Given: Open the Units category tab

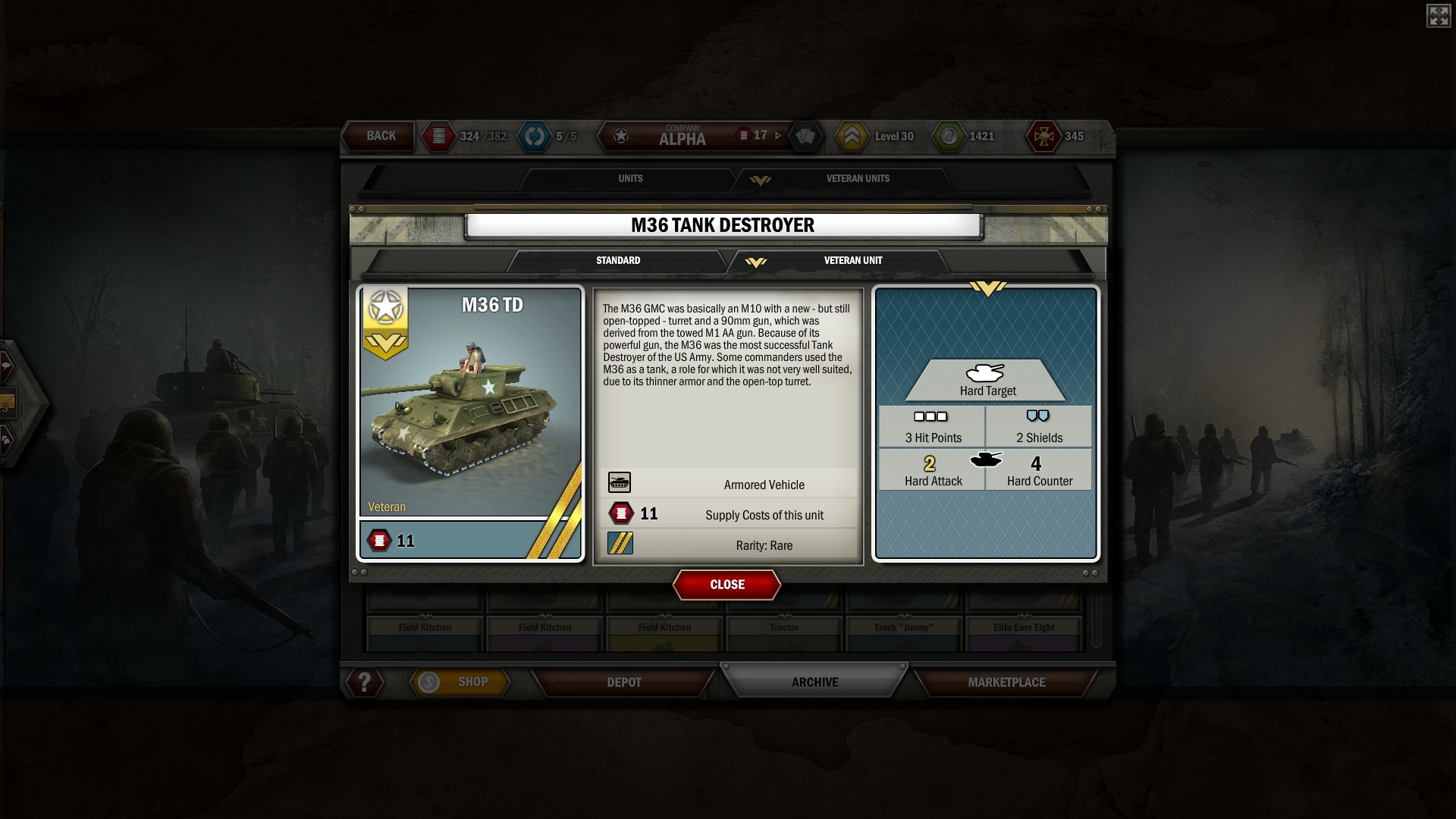Looking at the screenshot, I should click(x=630, y=179).
